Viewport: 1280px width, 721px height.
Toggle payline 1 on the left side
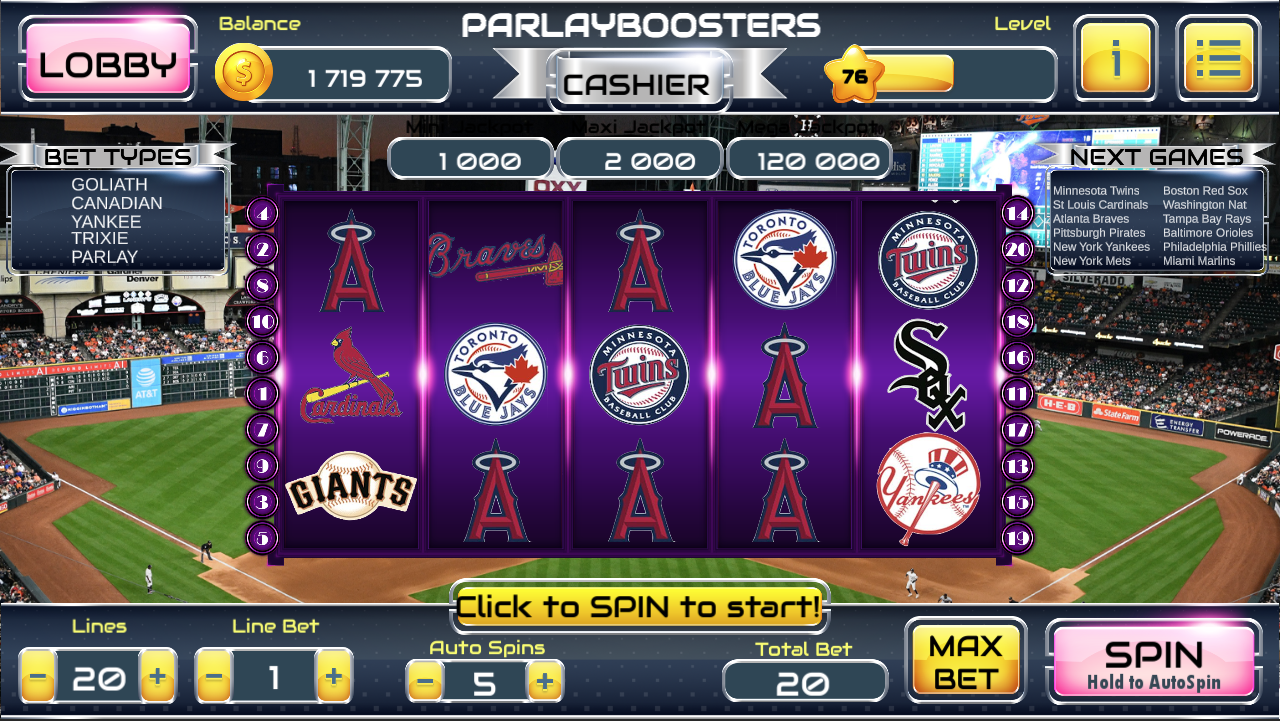tap(262, 393)
